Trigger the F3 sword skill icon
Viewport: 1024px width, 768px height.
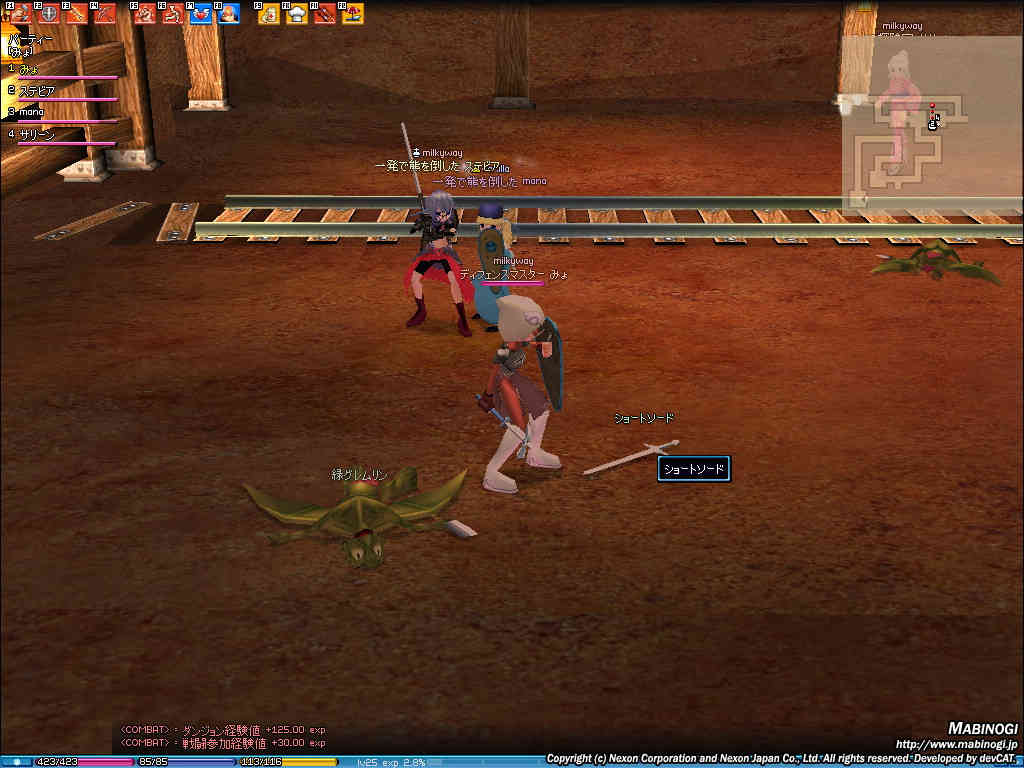(75, 14)
